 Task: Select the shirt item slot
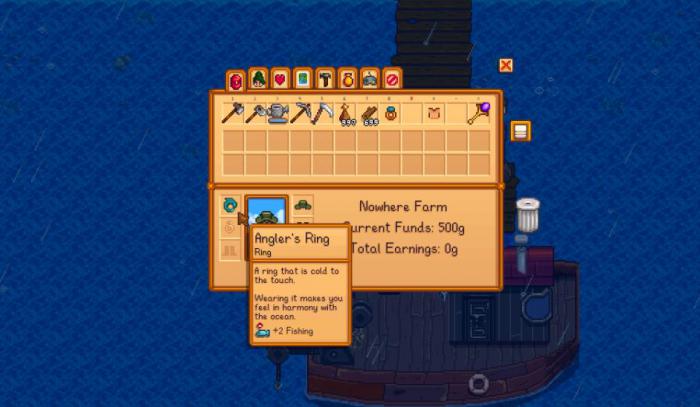click(x=434, y=114)
